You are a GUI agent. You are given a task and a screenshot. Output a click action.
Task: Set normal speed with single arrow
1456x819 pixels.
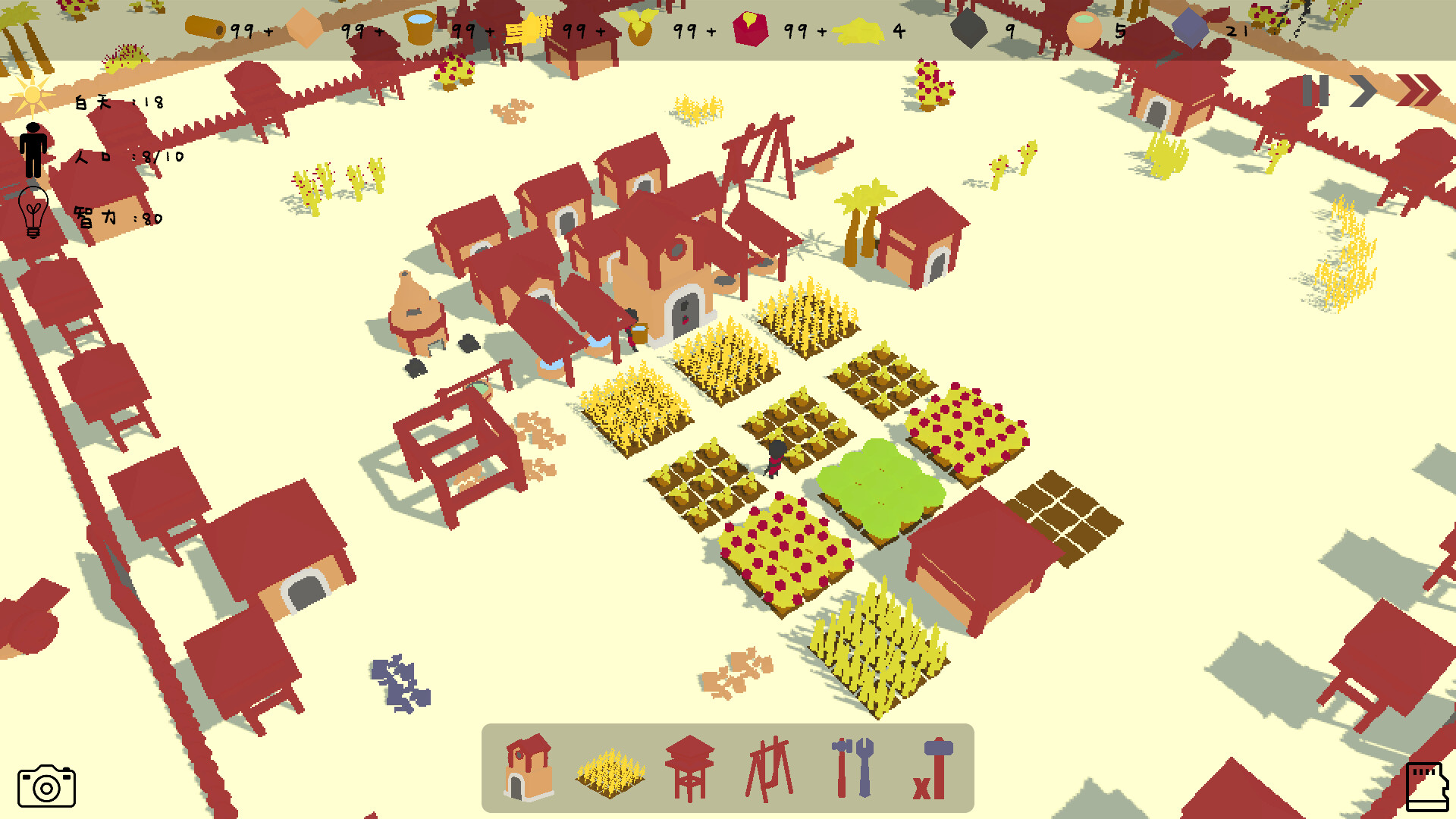tap(1363, 92)
